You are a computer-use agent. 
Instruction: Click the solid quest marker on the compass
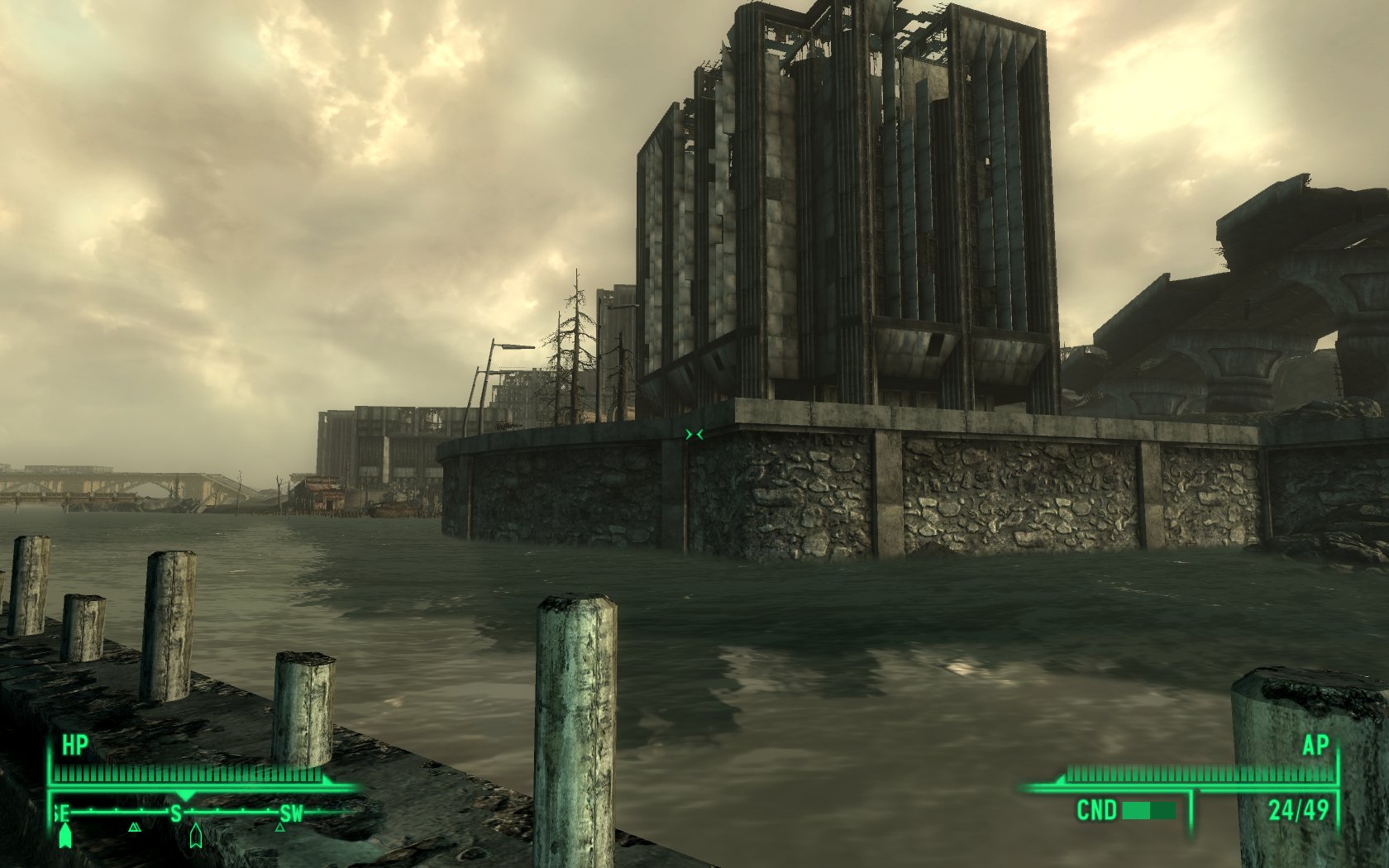(65, 837)
